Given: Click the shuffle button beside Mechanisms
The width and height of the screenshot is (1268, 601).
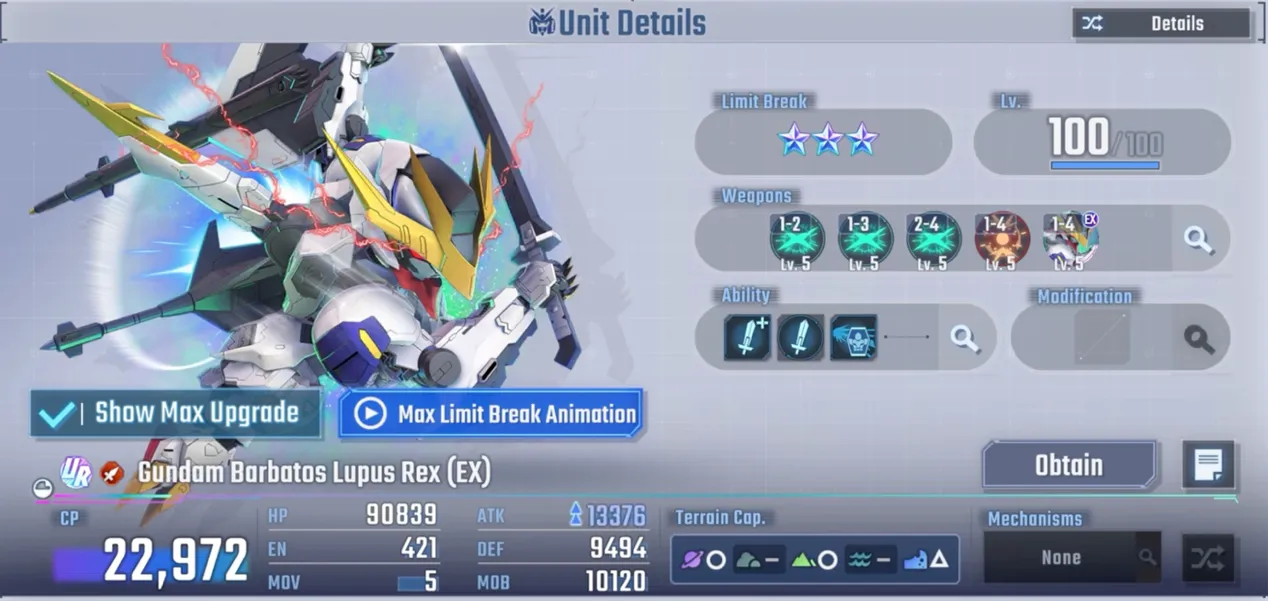Looking at the screenshot, I should pos(1207,558).
